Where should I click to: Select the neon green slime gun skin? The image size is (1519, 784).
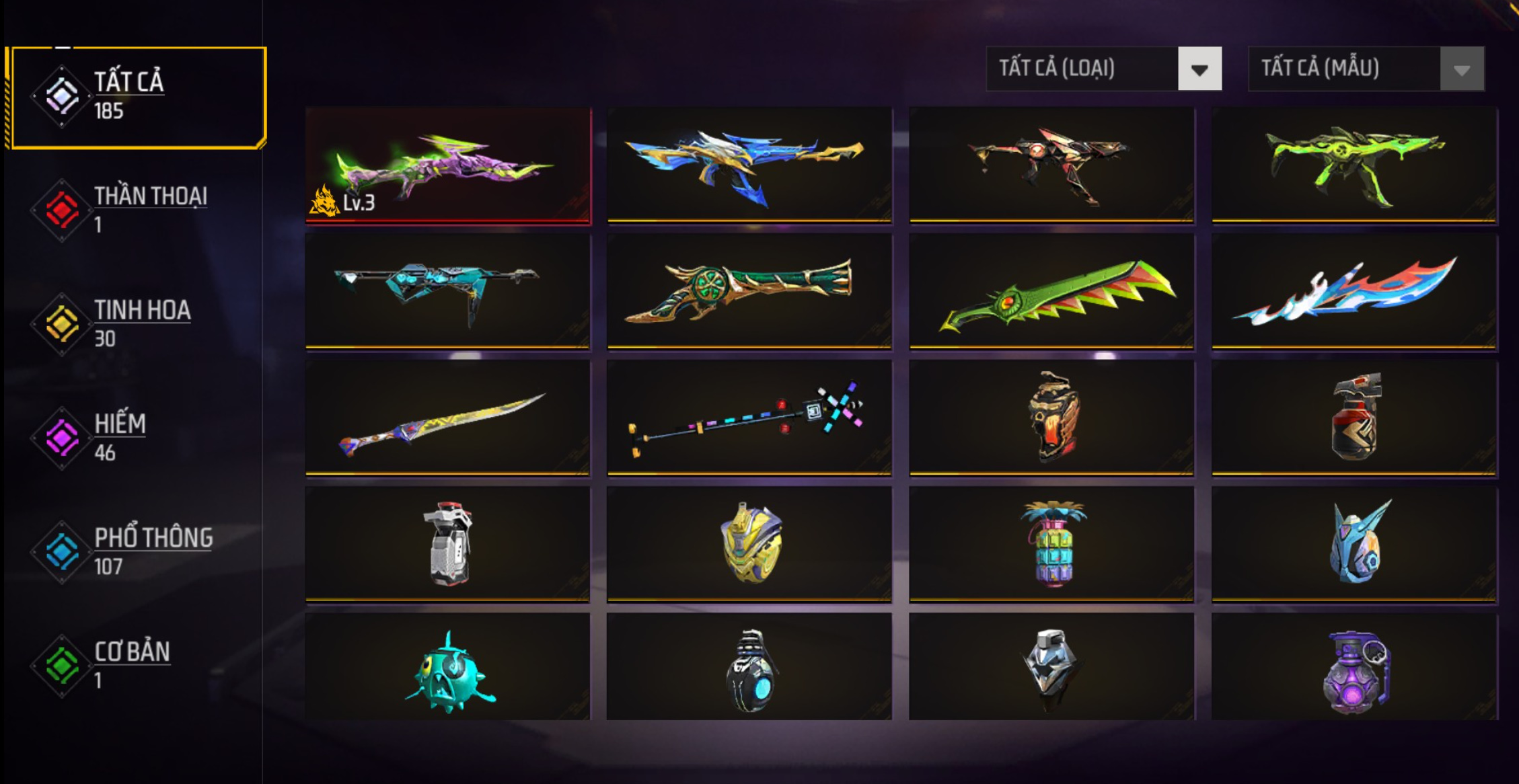click(1354, 165)
